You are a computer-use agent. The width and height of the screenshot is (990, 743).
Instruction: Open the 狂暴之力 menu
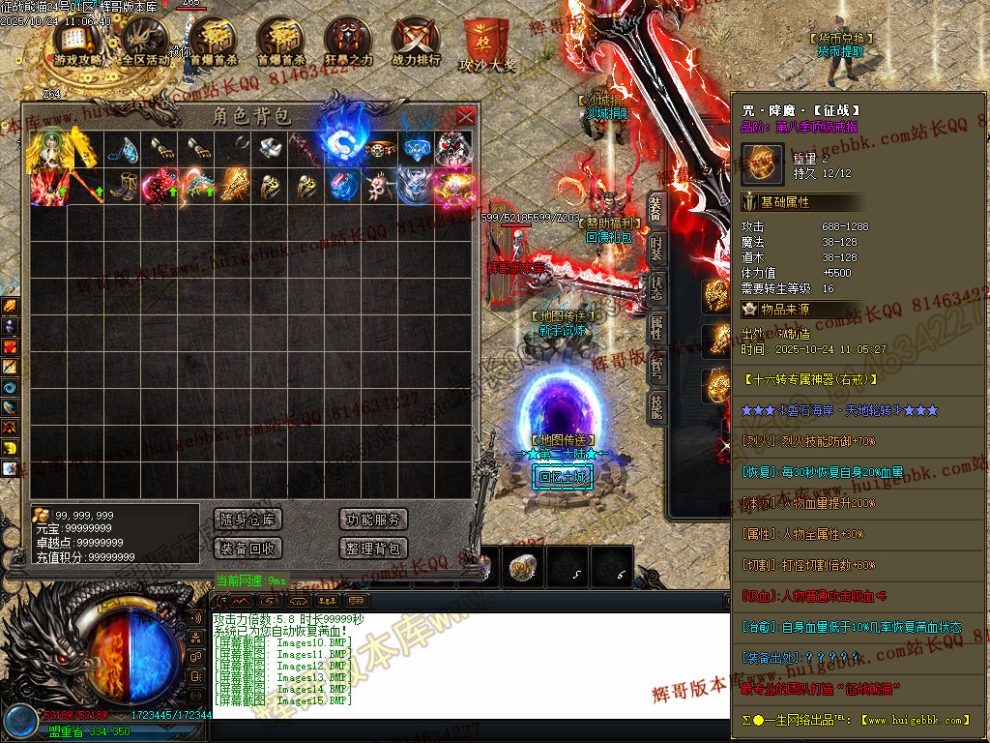pos(348,43)
